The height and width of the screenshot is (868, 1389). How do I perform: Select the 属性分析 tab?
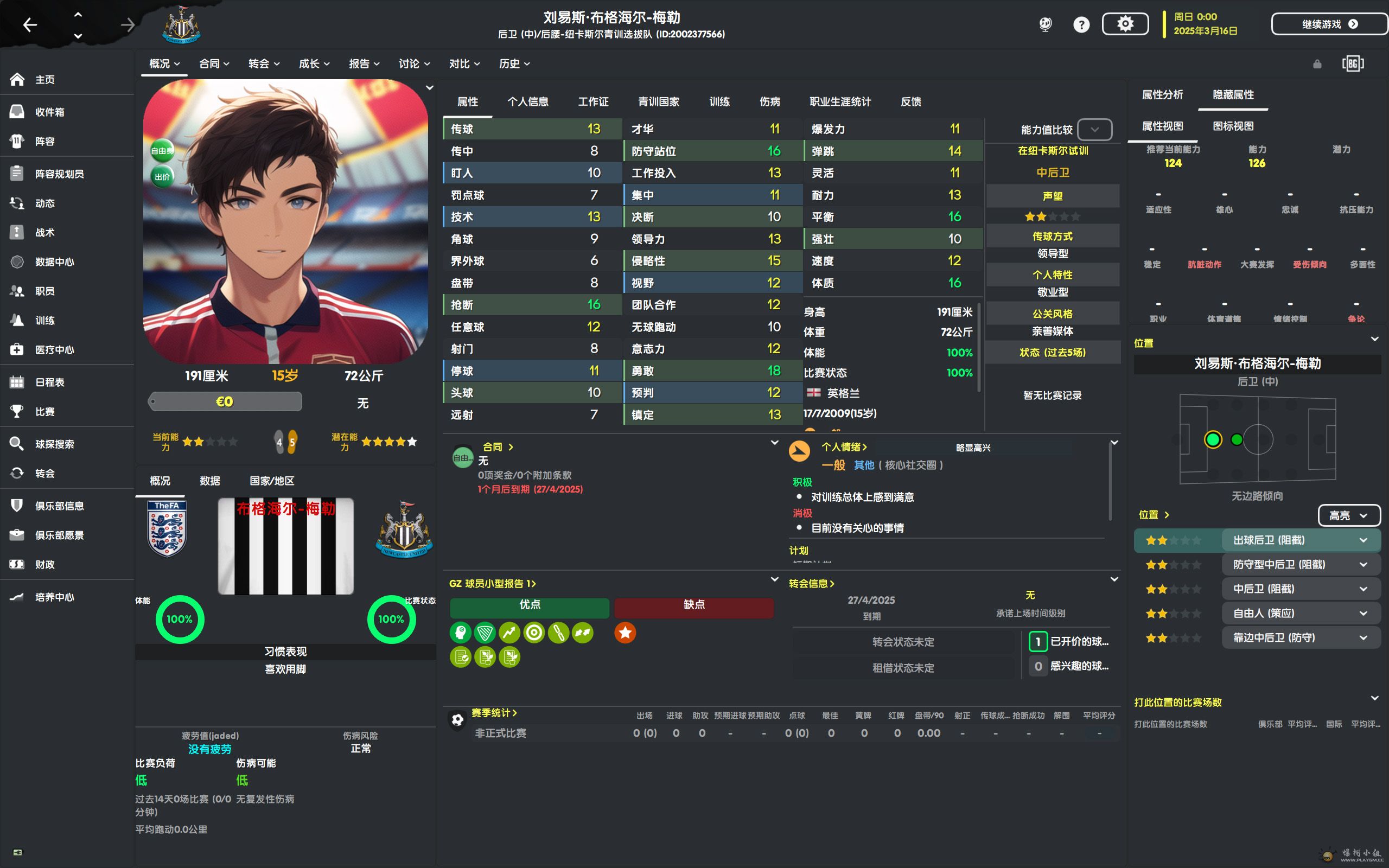1162,95
